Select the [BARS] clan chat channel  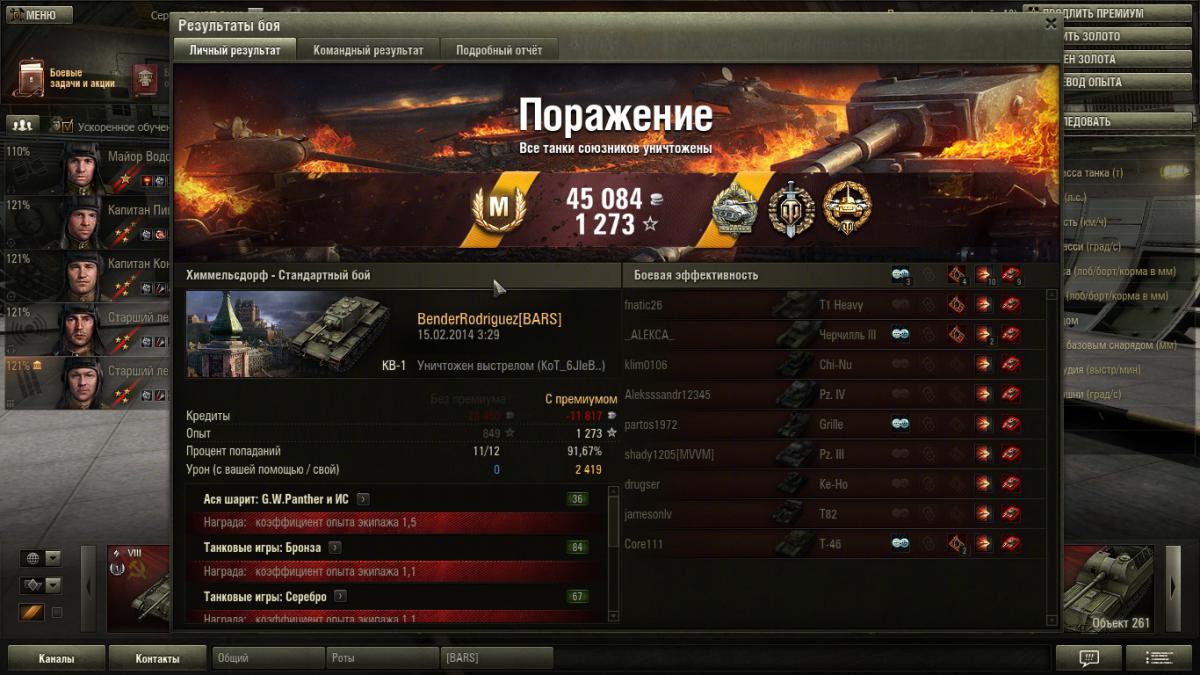point(496,659)
